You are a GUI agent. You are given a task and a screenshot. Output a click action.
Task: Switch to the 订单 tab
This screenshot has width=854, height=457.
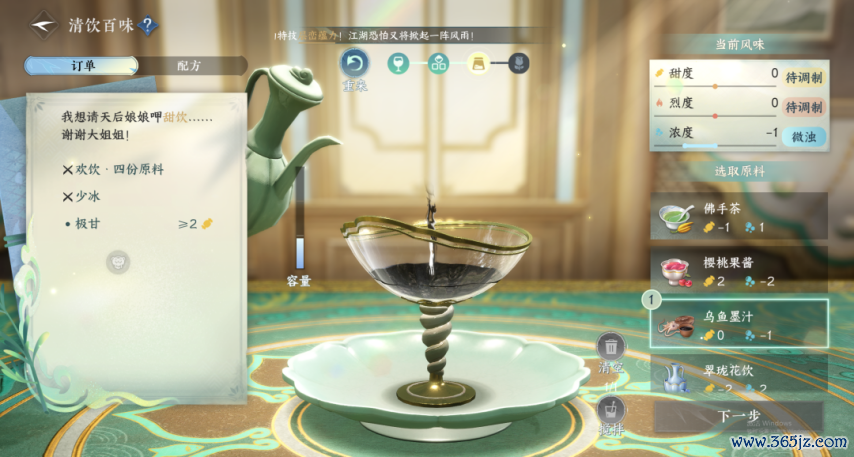(x=80, y=66)
